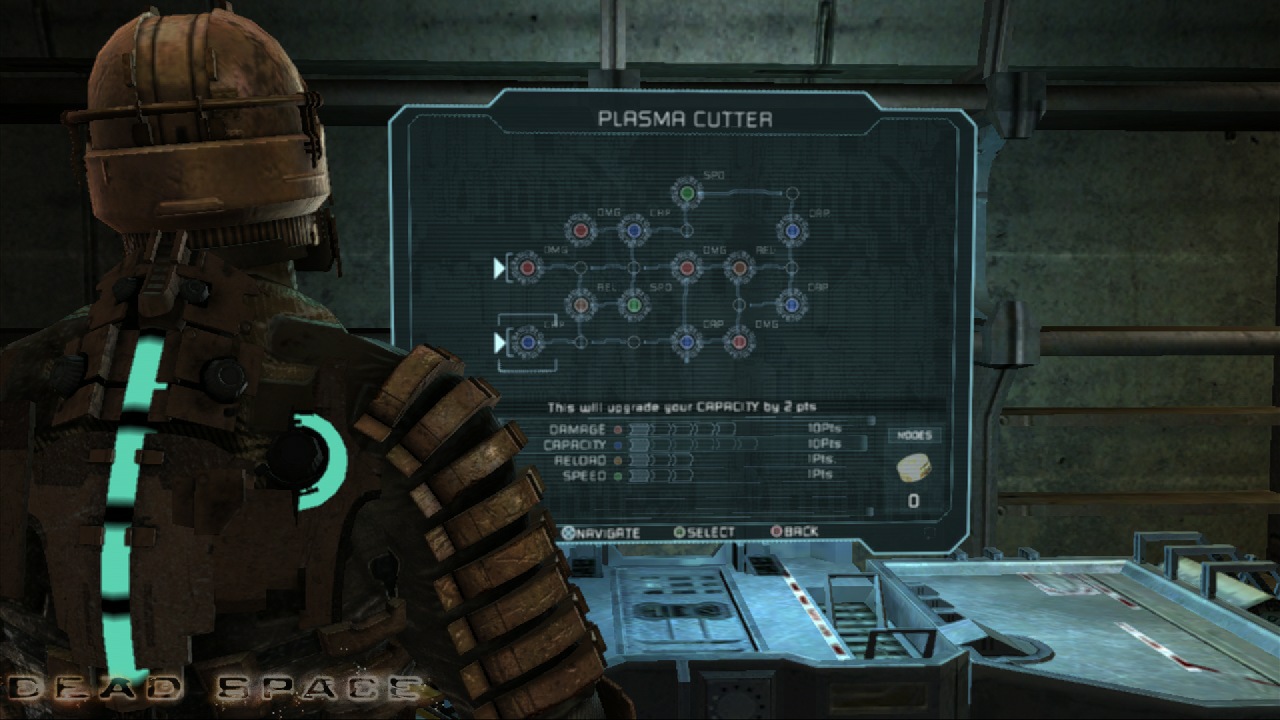Select the blue CAP node at the bottom-left entry
The image size is (1280, 720).
tap(528, 340)
